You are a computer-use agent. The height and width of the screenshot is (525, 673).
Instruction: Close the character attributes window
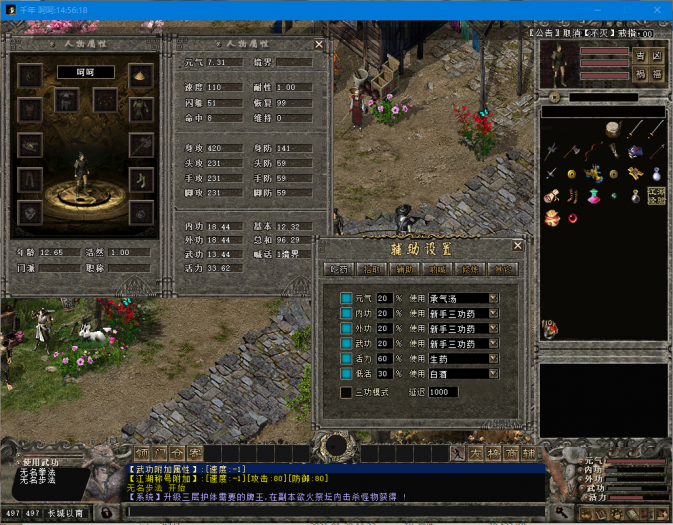point(319,44)
